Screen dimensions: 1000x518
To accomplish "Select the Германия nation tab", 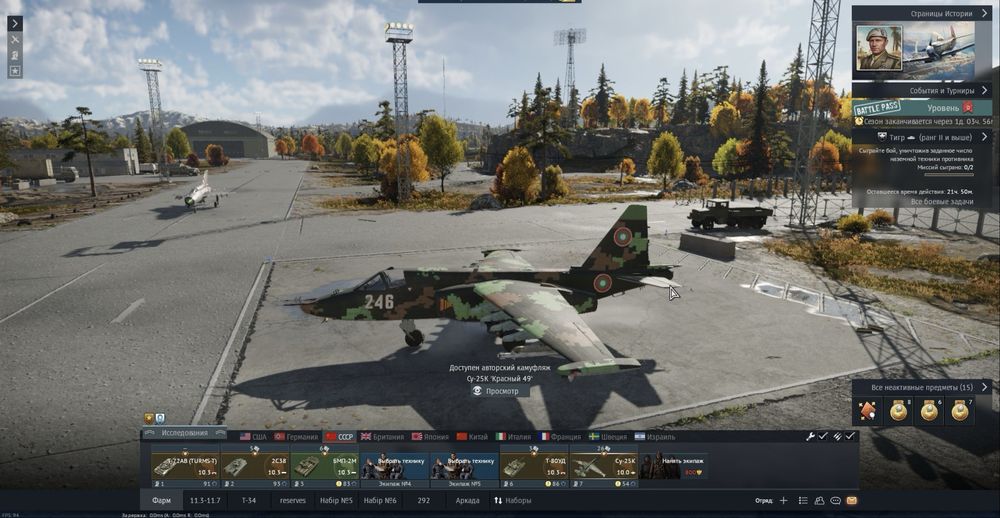I will tap(296, 437).
